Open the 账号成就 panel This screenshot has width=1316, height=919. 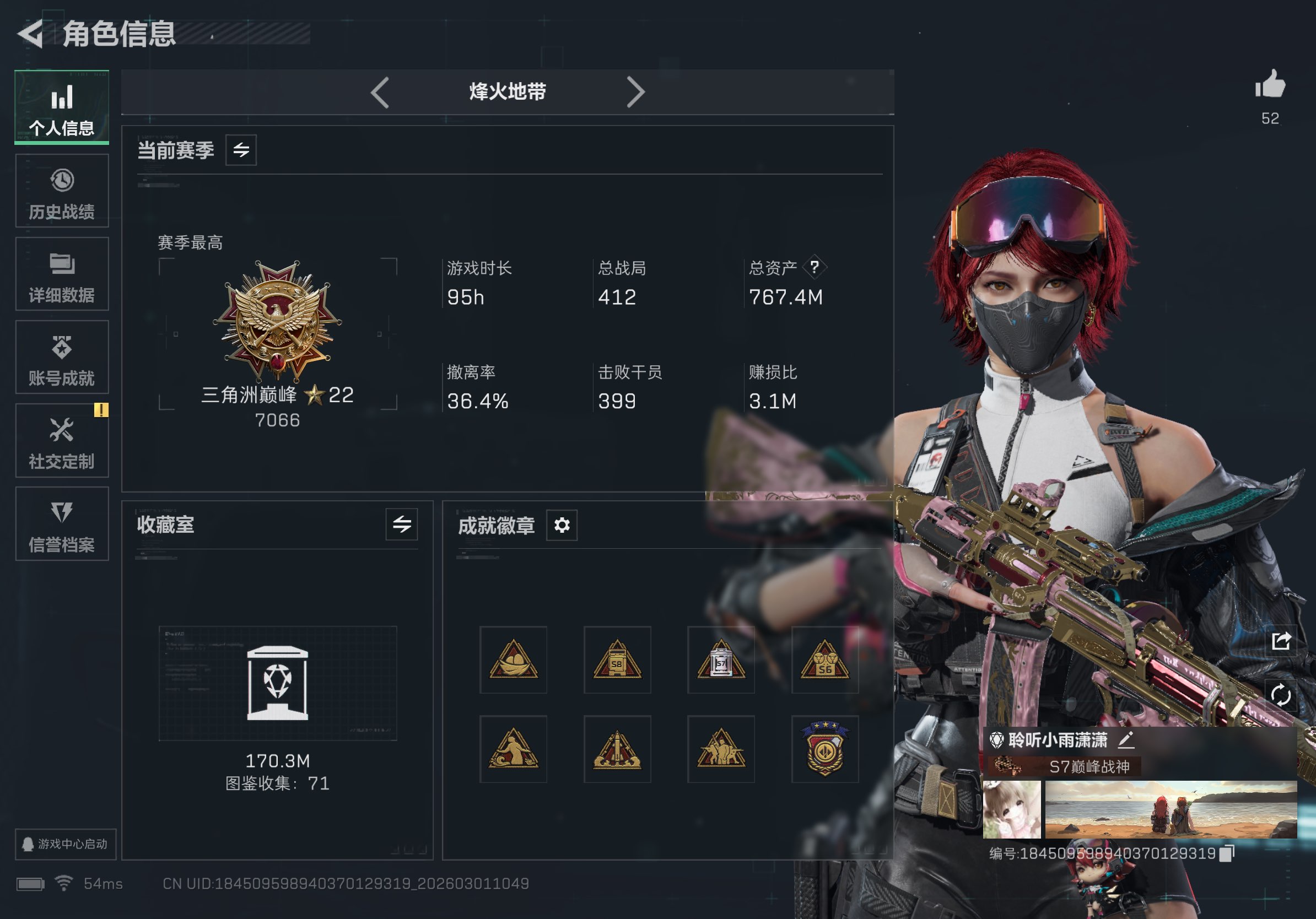(61, 358)
